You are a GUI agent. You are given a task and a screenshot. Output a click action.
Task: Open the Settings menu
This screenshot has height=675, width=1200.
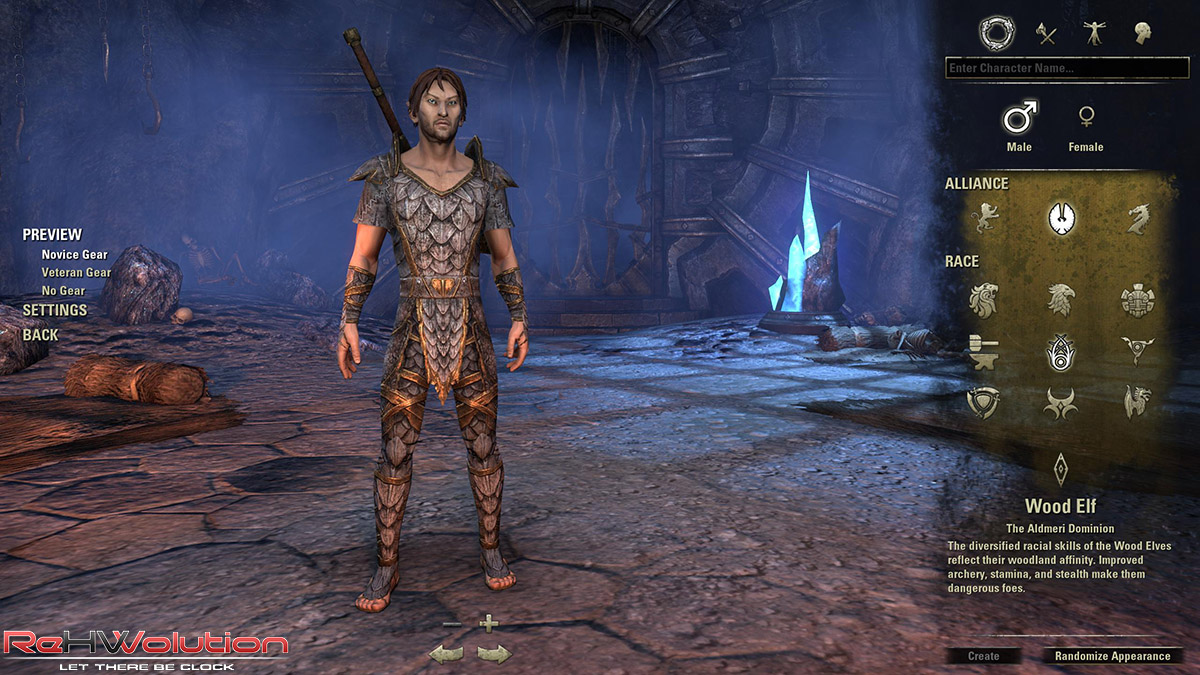[x=55, y=310]
